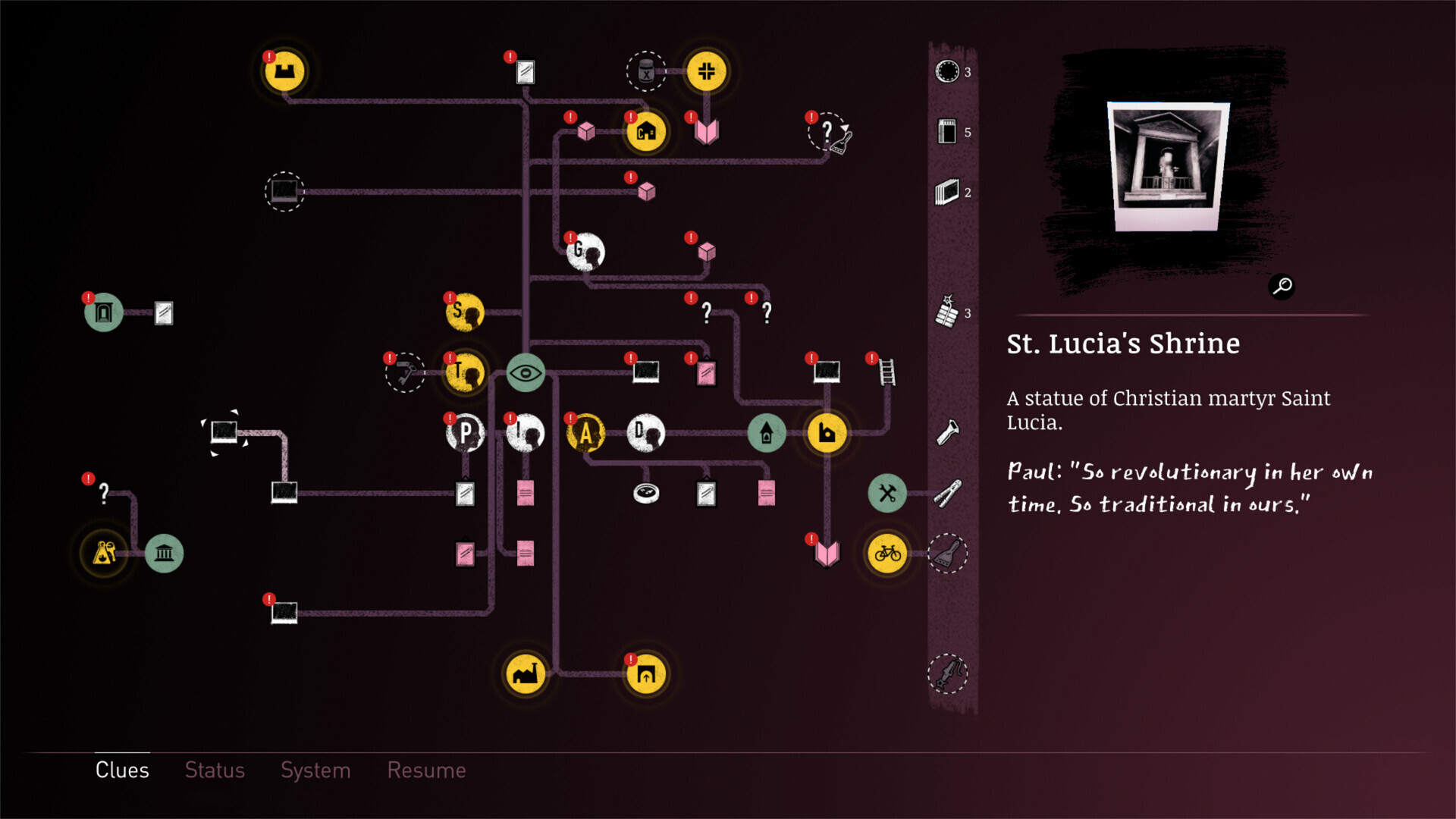
Task: Open the museum building clue node
Action: pyautogui.click(x=163, y=553)
